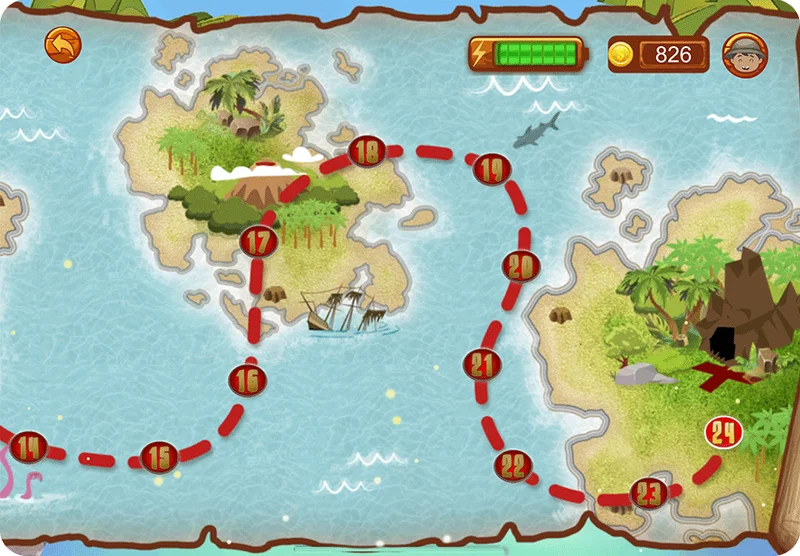800x556 pixels.
Task: Choose level 19 node
Action: 489,169
